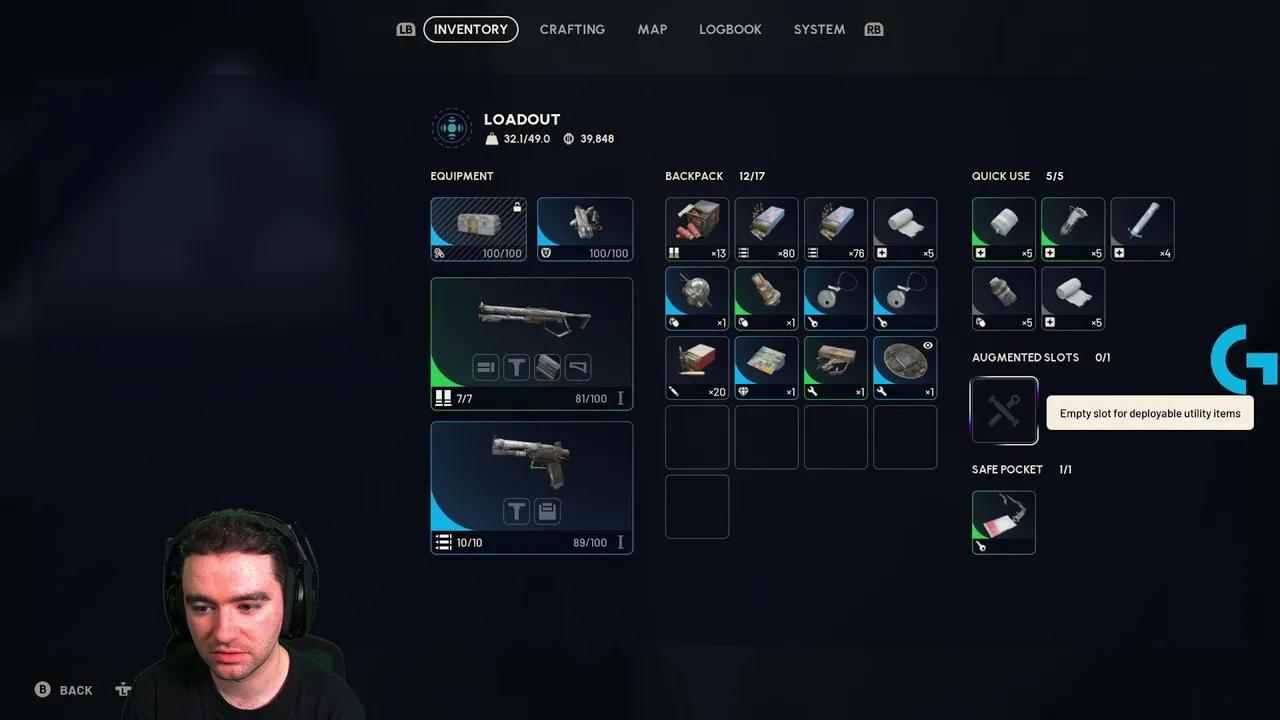This screenshot has width=1280, height=720.
Task: Select the syringe in Quick Use
Action: (x=1142, y=229)
